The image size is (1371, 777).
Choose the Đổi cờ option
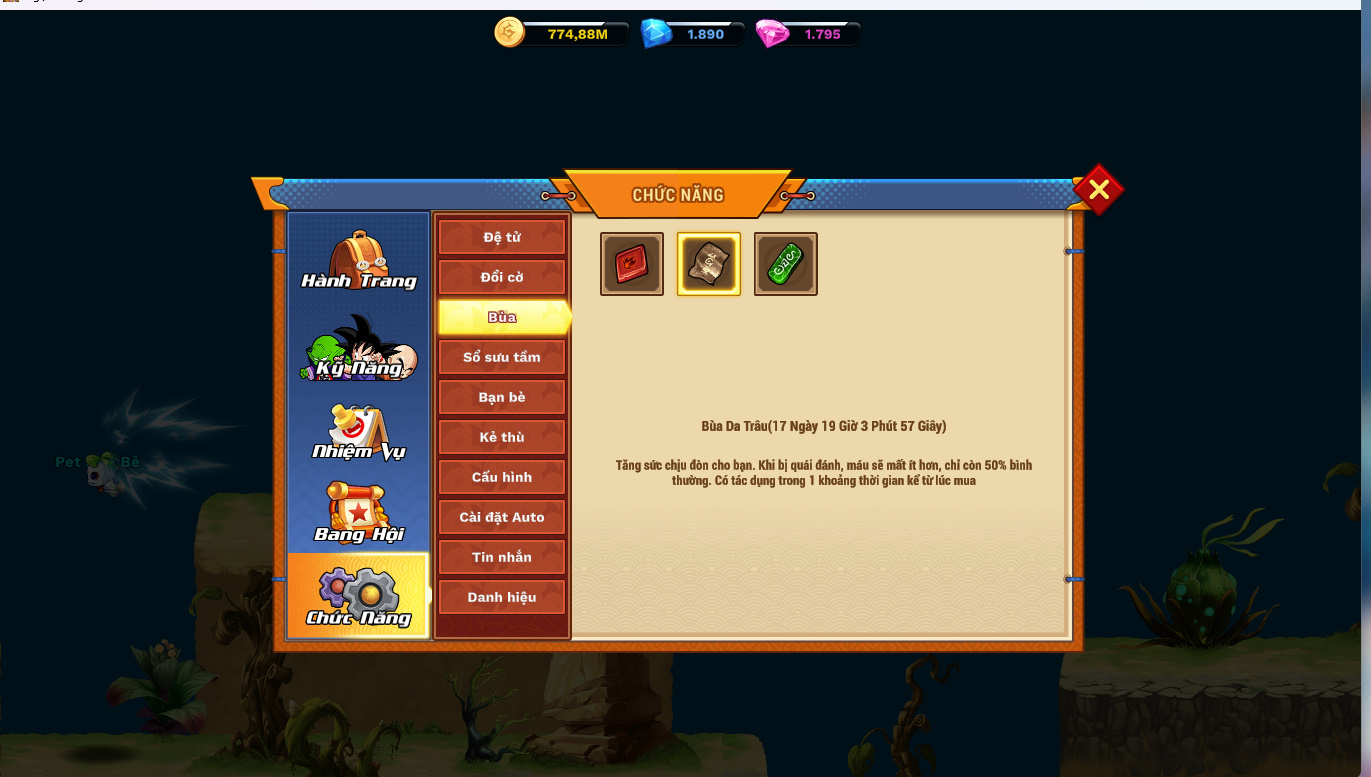pyautogui.click(x=502, y=277)
